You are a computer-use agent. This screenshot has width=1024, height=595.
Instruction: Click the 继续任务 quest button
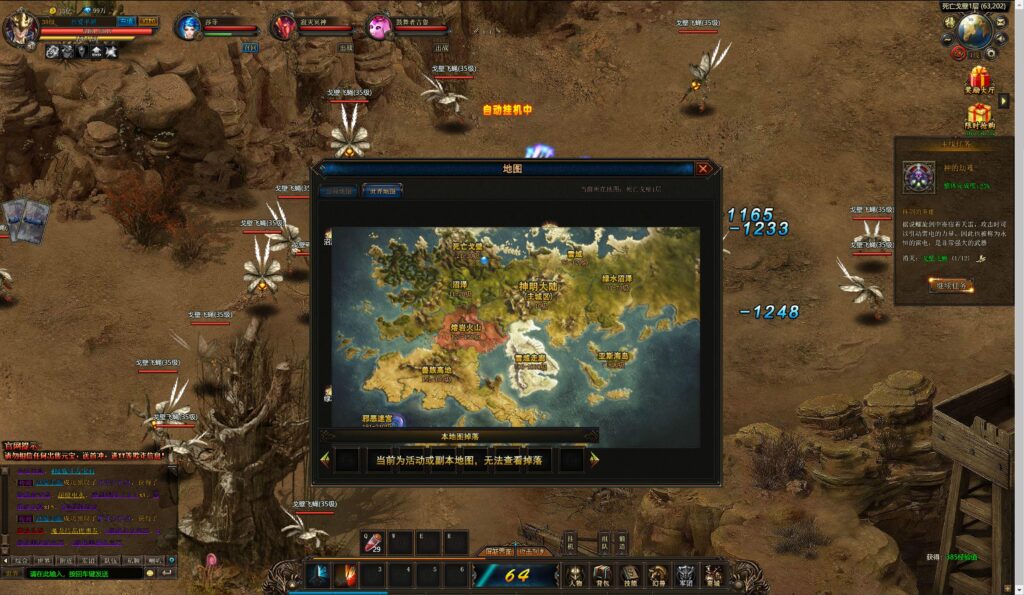[x=936, y=285]
